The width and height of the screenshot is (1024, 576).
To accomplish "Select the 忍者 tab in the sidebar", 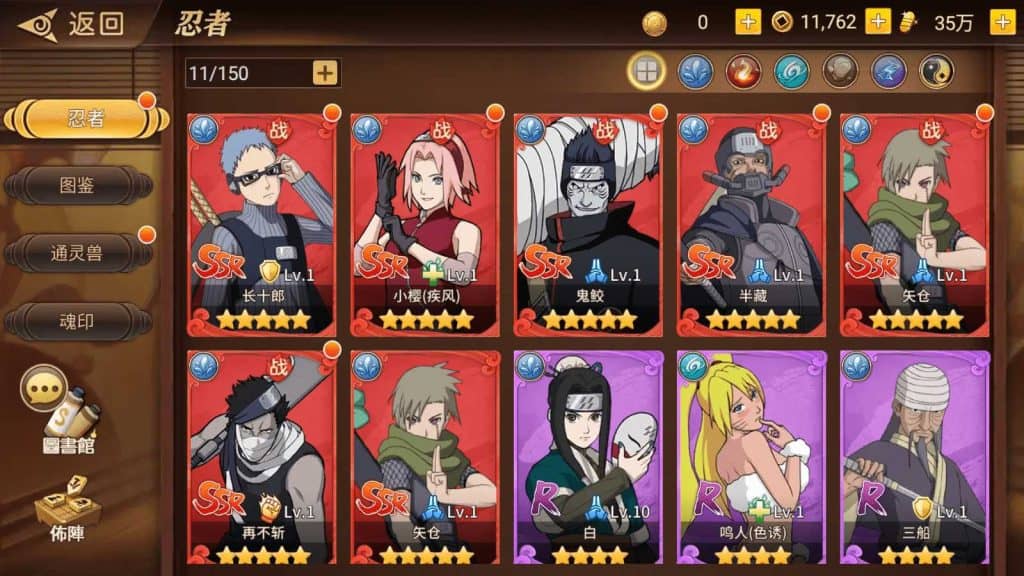I will (x=85, y=118).
